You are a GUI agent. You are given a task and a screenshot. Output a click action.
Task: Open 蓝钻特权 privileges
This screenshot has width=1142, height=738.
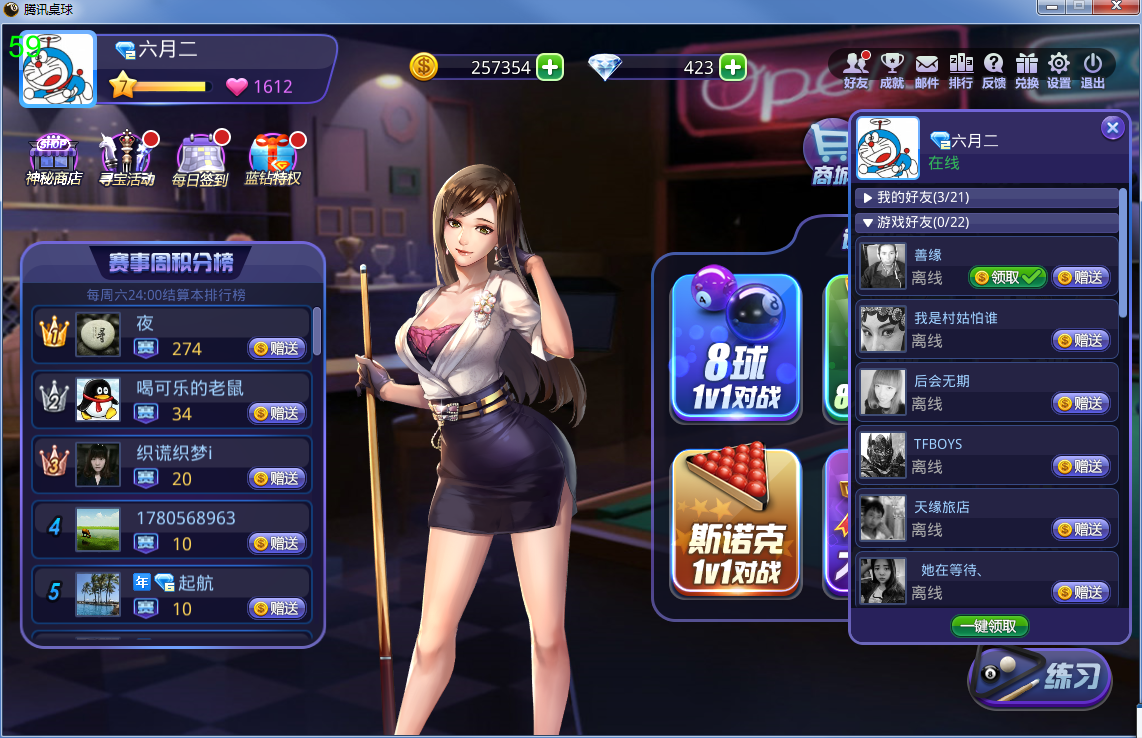tap(272, 160)
